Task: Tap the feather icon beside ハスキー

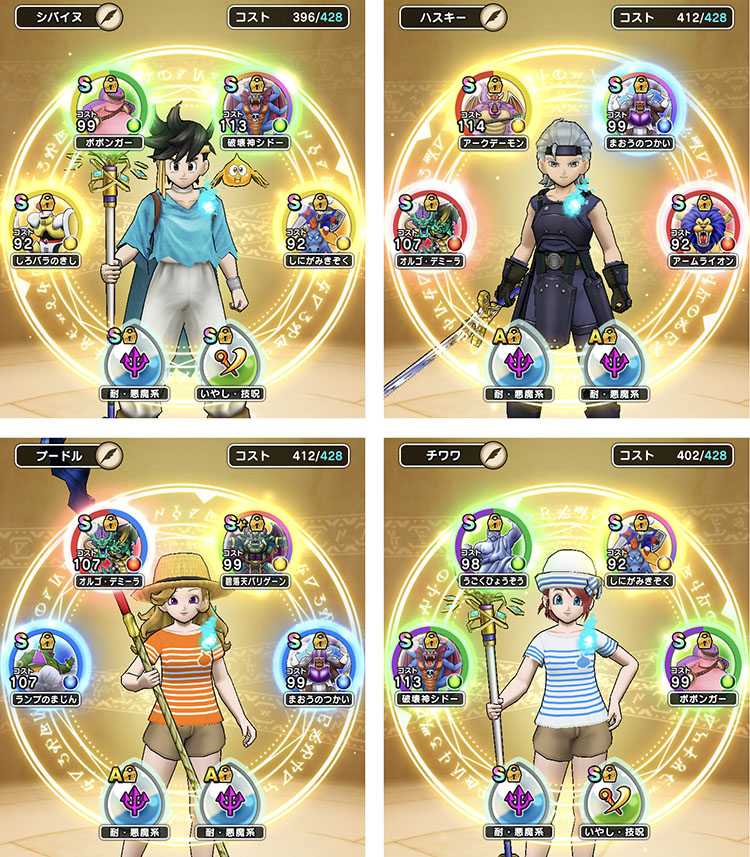Action: [x=492, y=17]
